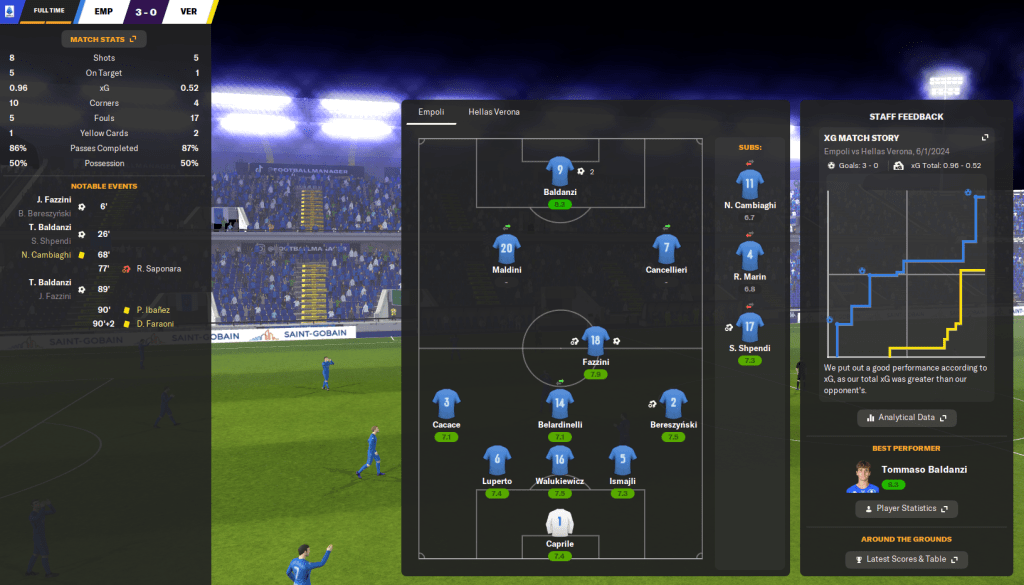Open Latest Scores & Table

click(907, 559)
